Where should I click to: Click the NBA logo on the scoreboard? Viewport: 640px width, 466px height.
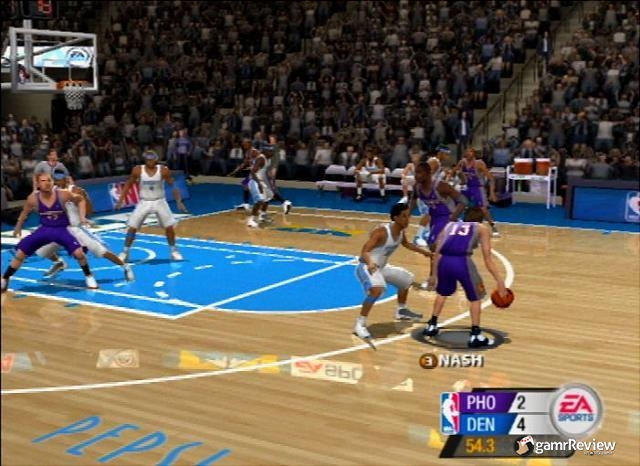[450, 411]
